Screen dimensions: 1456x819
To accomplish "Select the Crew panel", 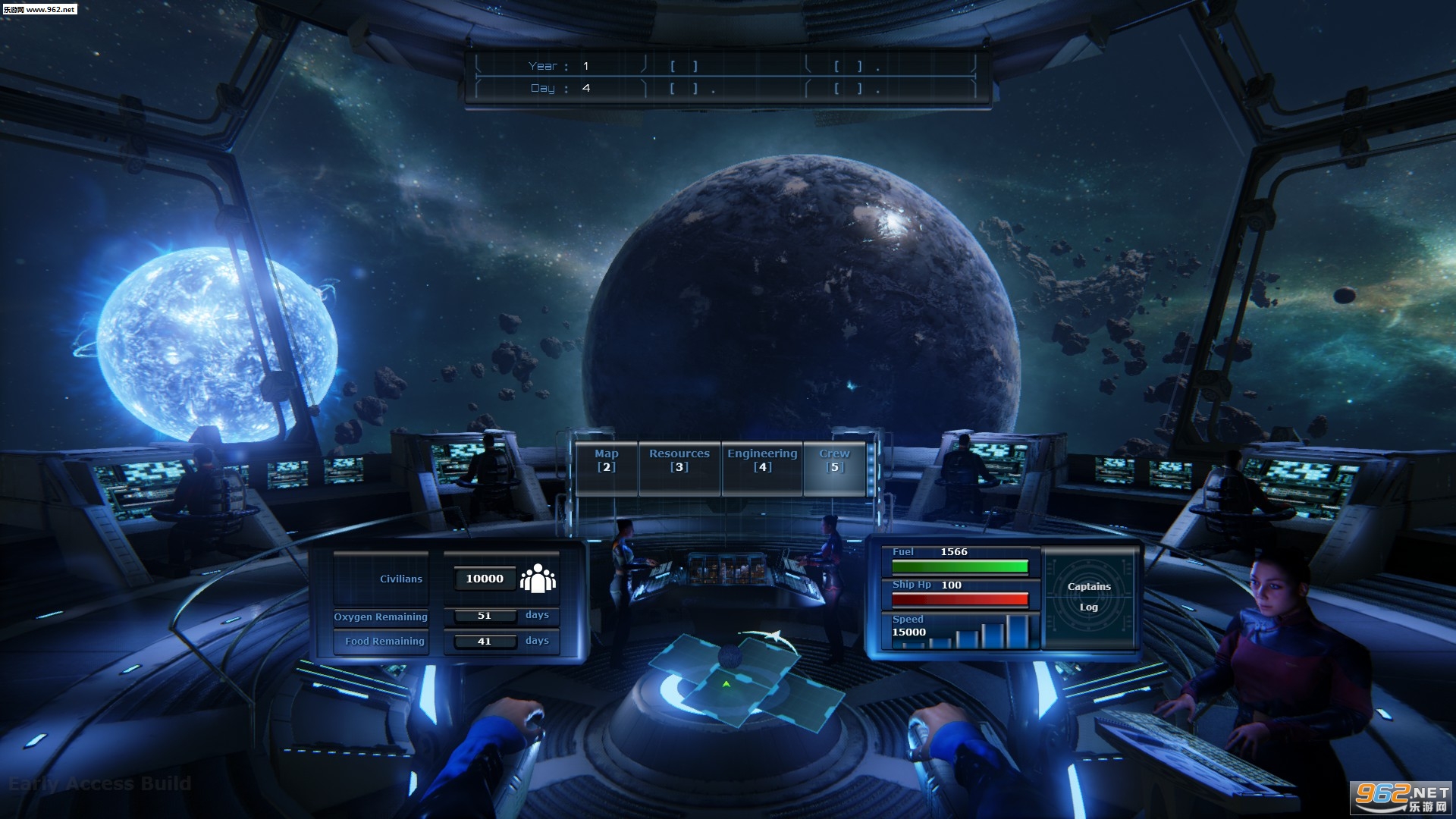I will [x=834, y=461].
